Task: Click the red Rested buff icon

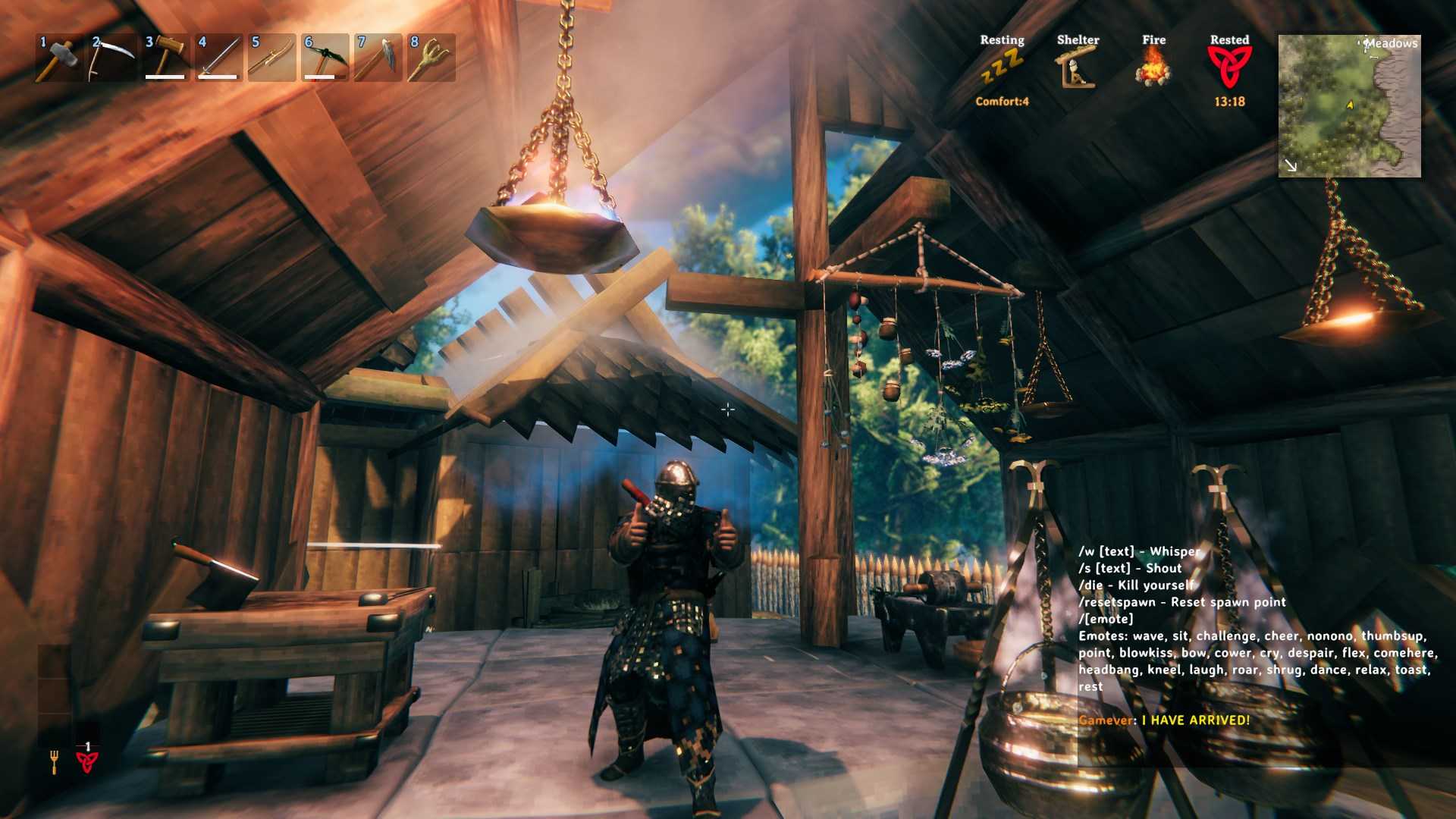Action: tap(1229, 67)
